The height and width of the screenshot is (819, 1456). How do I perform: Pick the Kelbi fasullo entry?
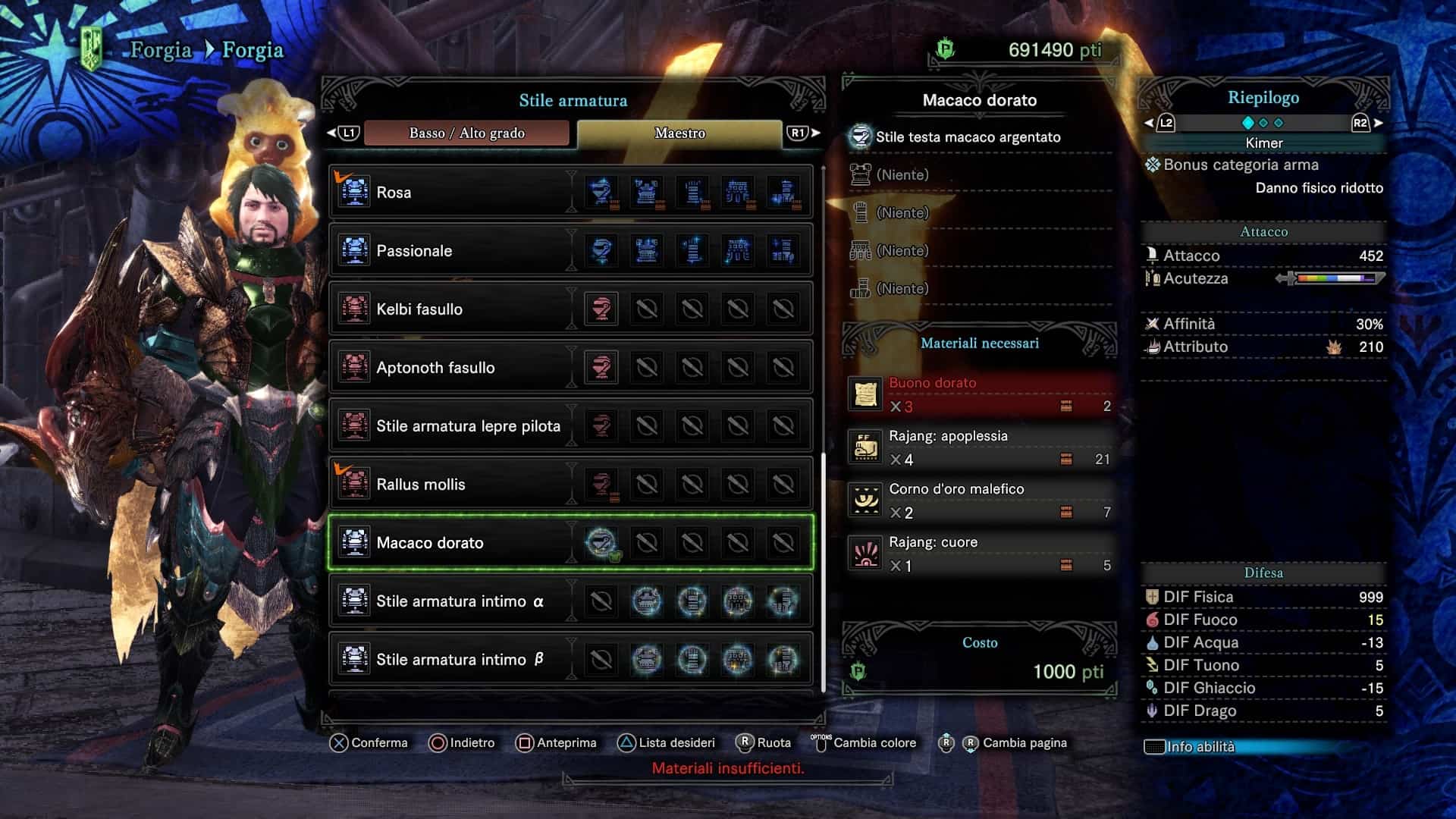pyautogui.click(x=455, y=309)
